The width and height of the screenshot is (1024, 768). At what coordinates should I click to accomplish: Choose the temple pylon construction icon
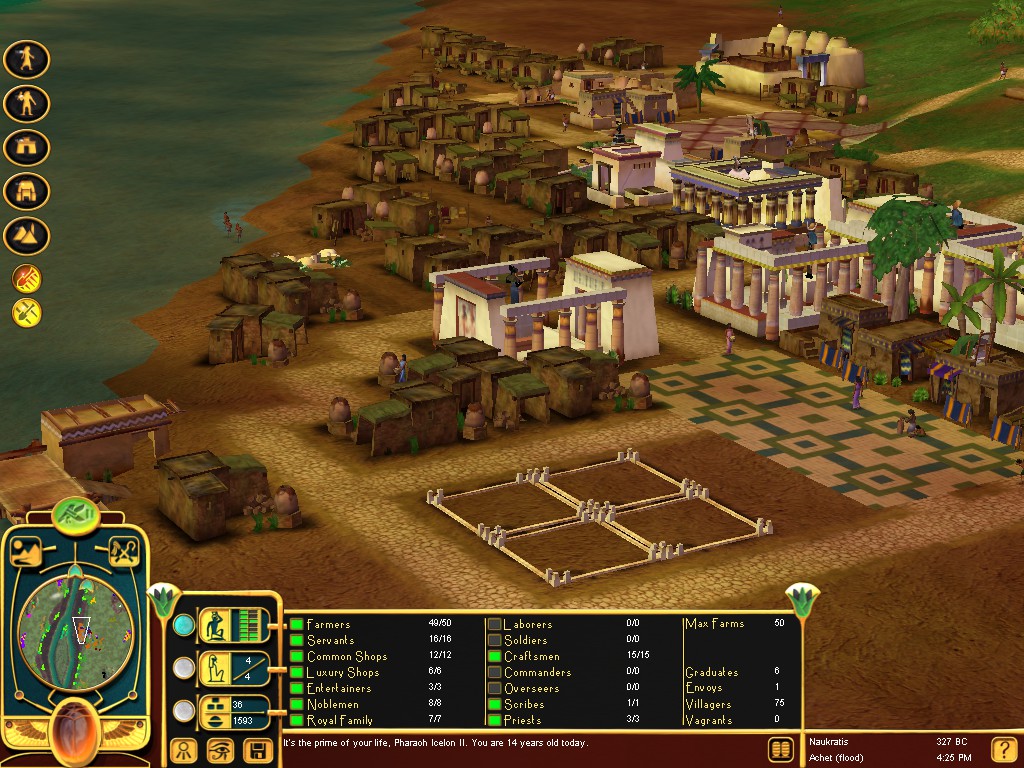[27, 191]
